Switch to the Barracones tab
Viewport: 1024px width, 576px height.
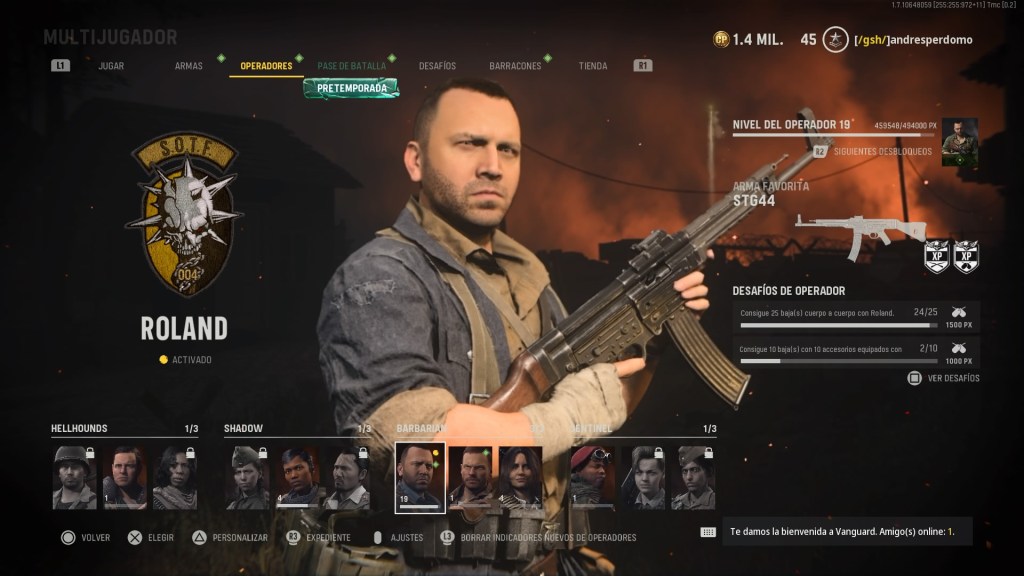[x=515, y=66]
